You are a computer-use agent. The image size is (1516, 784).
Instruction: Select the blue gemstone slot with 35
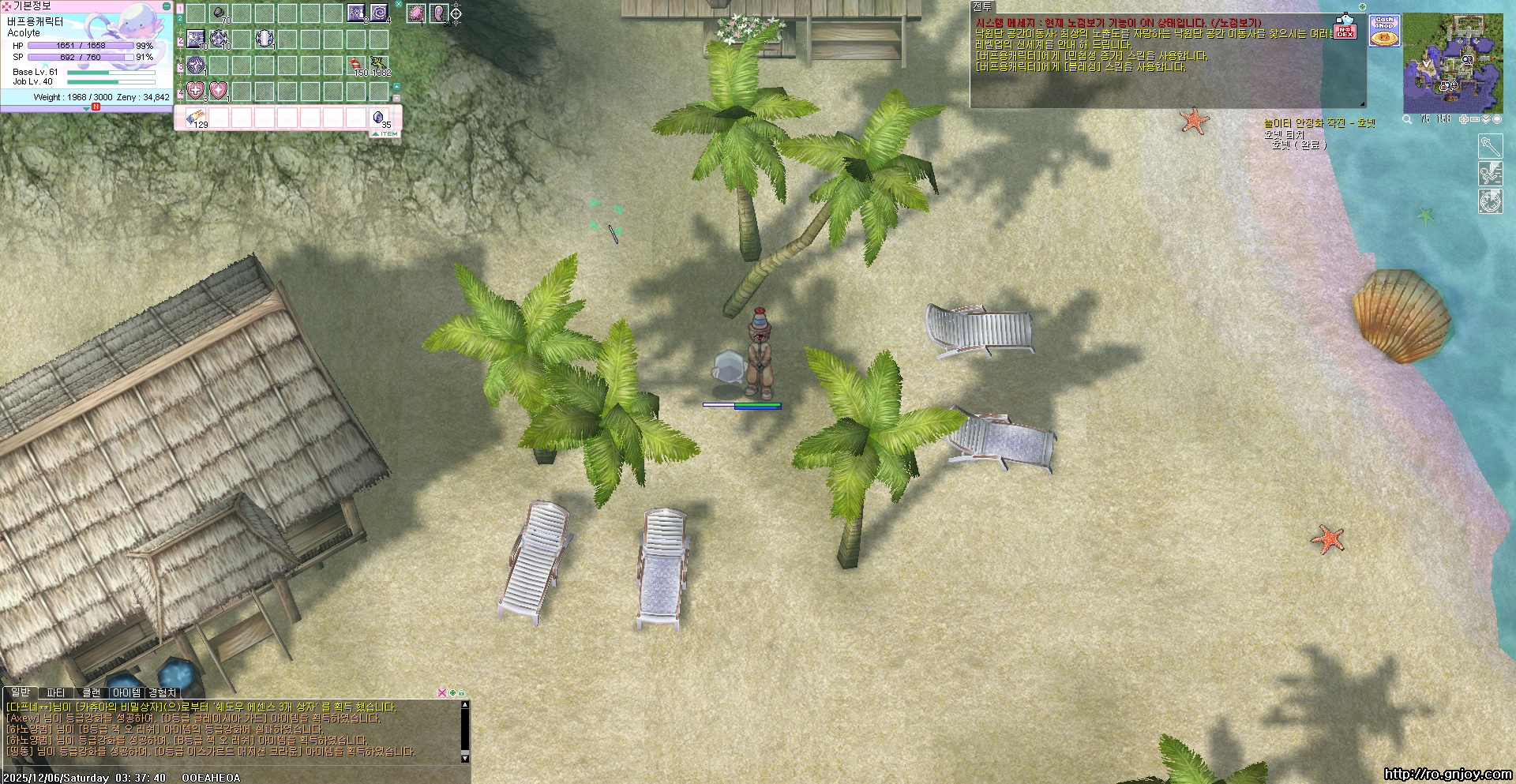pos(379,118)
